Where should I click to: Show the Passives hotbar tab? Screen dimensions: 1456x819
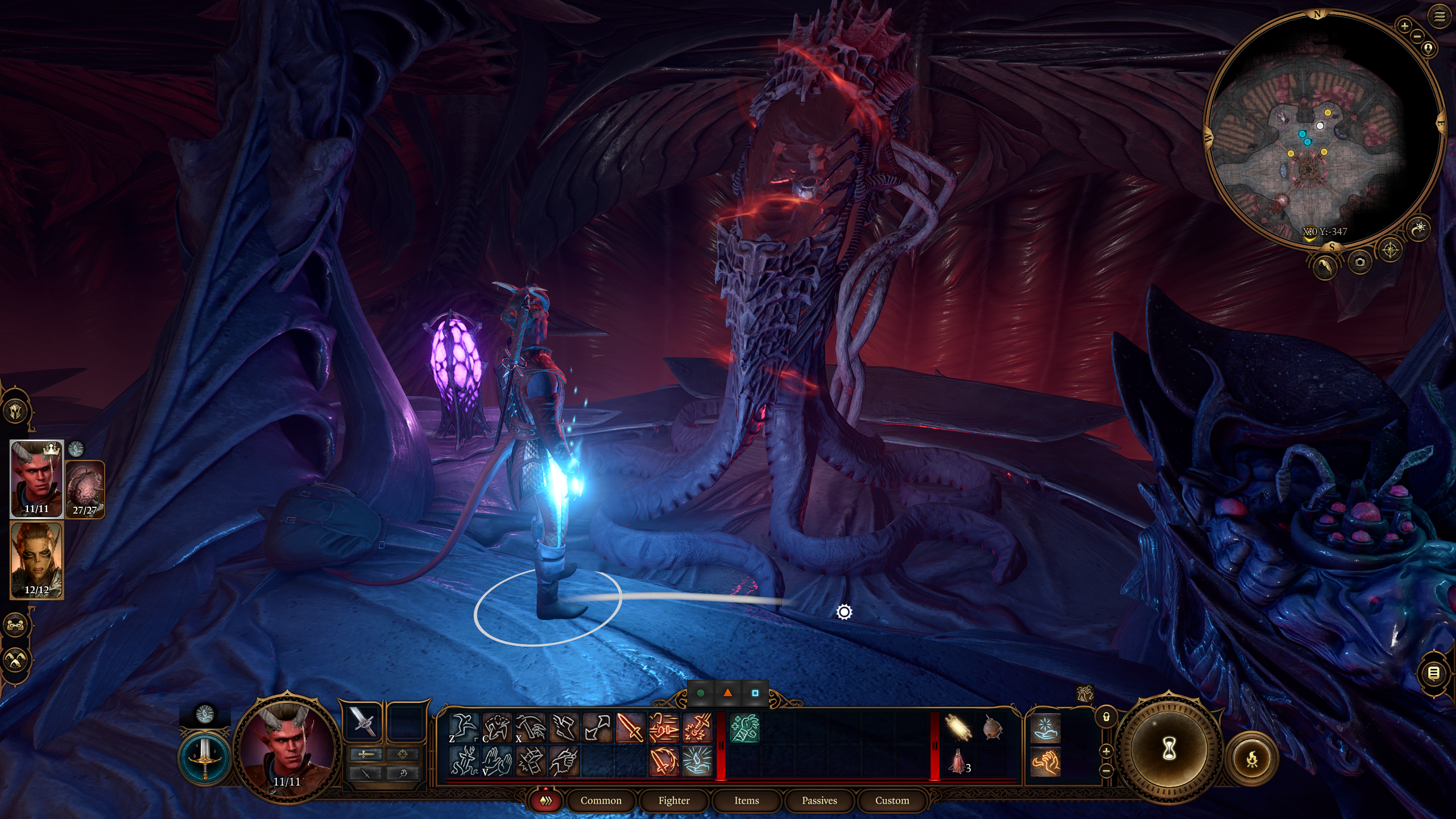(x=819, y=800)
